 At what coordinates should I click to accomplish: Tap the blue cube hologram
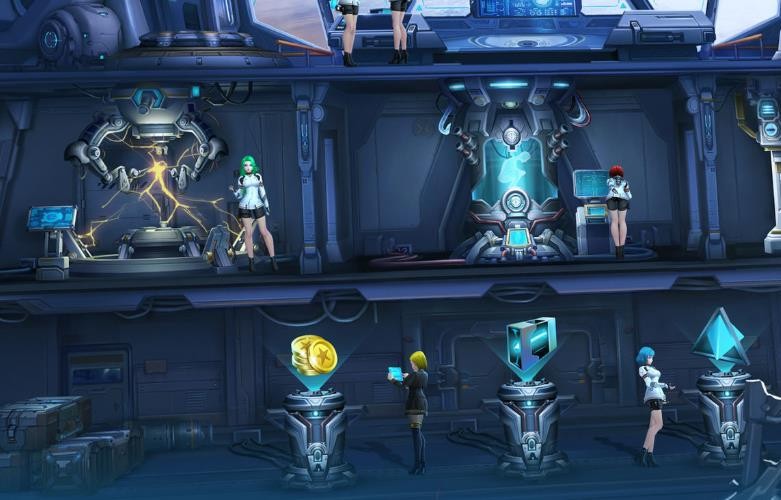(x=530, y=346)
